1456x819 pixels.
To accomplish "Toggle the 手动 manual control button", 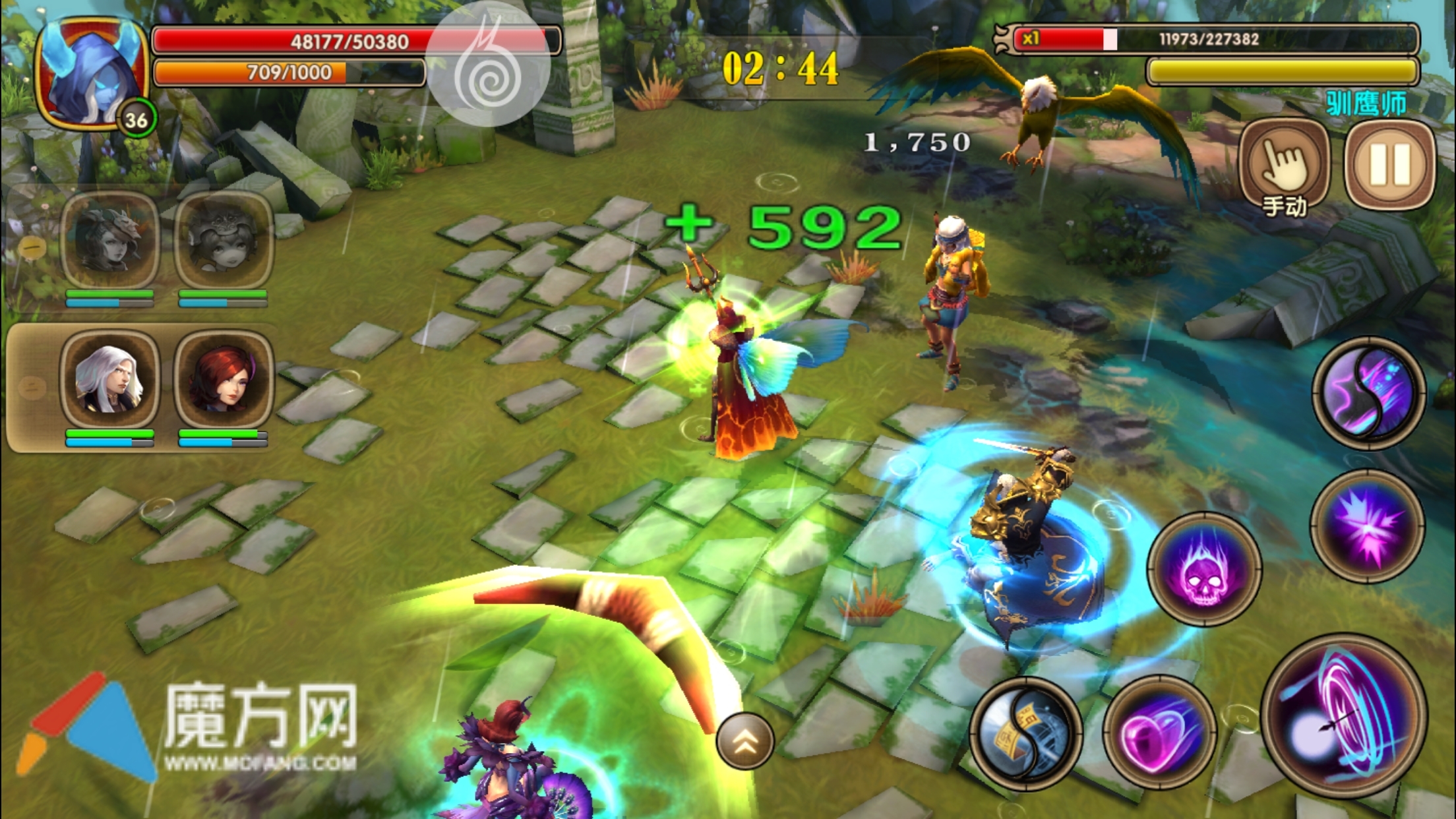I will pos(1284,165).
